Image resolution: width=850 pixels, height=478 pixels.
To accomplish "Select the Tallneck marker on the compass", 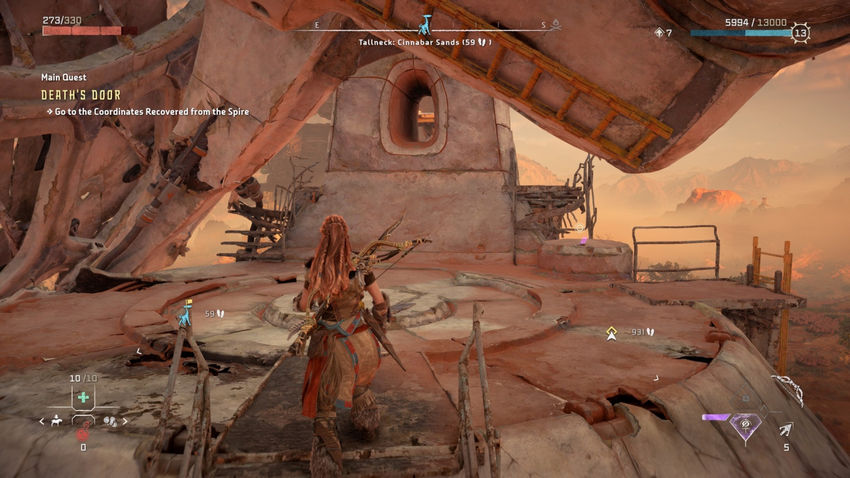I will (427, 23).
